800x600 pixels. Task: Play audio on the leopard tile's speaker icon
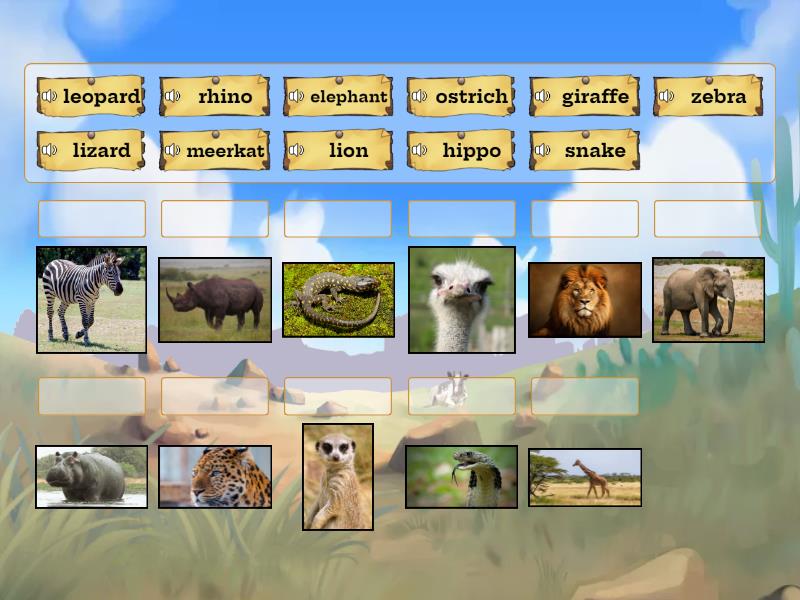(x=49, y=97)
